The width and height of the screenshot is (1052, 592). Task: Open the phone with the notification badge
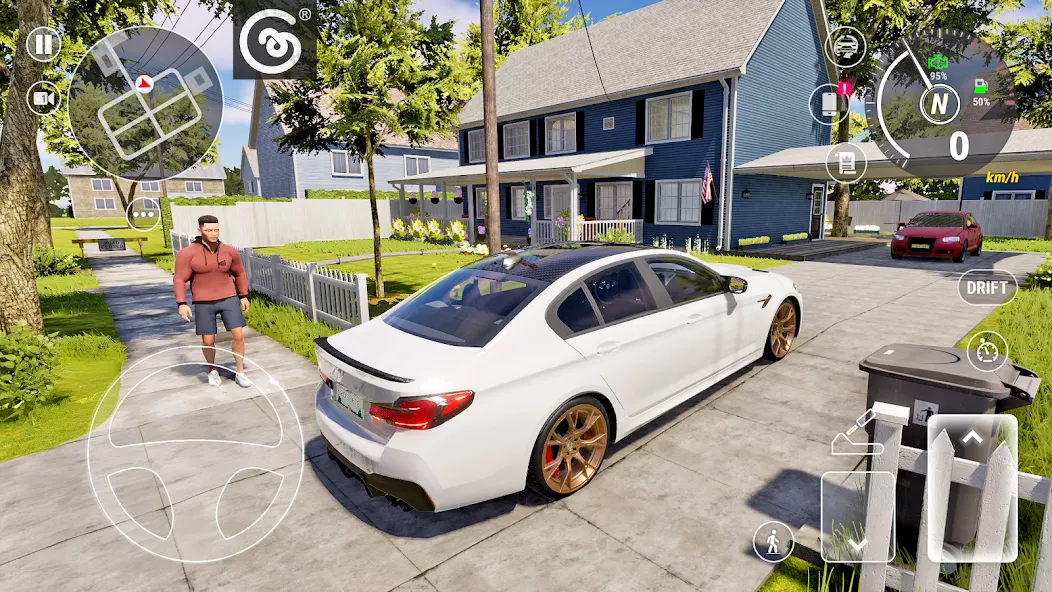tap(828, 104)
